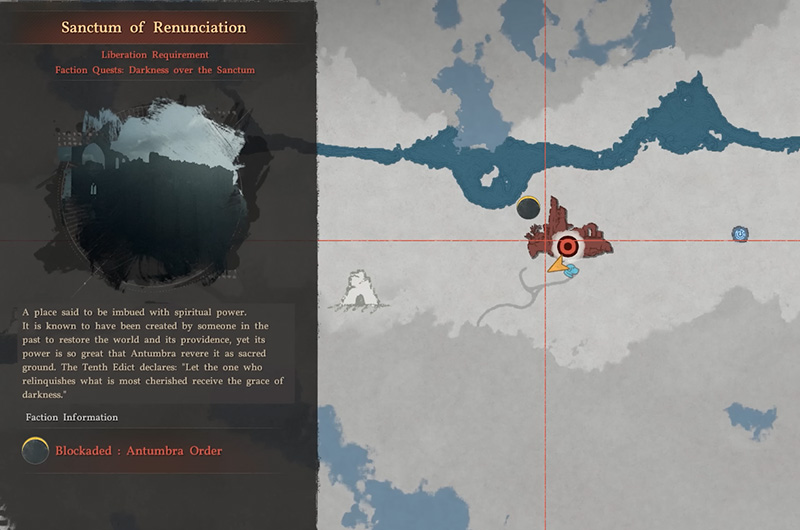Click the Darkness over the Sanctum quest requirement
Image resolution: width=800 pixels, height=530 pixels.
click(158, 70)
